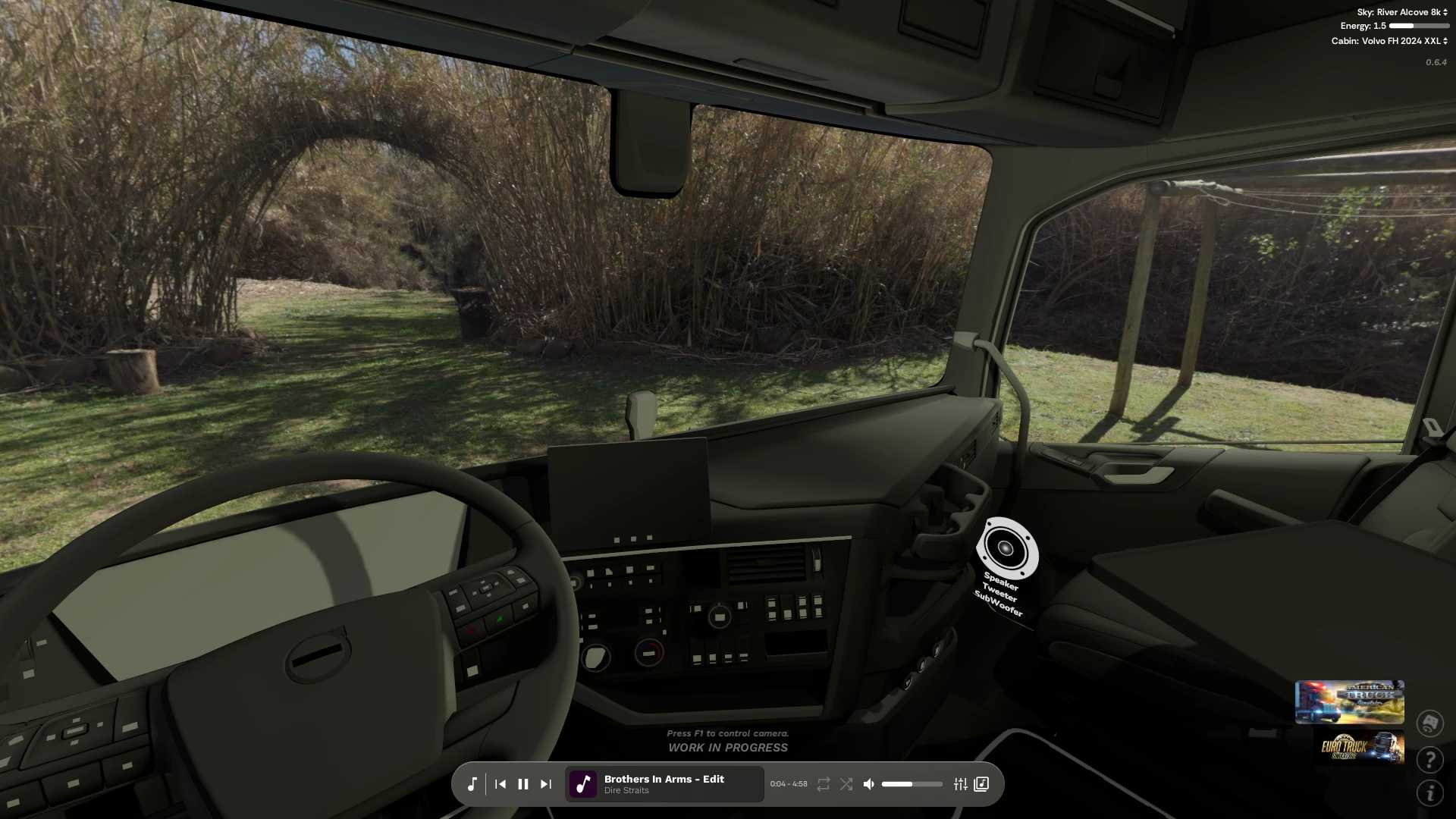Switch Cabin using the Volvo FH 2024 XXL selector
Screen dimensions: 1456x819
(x=1401, y=39)
